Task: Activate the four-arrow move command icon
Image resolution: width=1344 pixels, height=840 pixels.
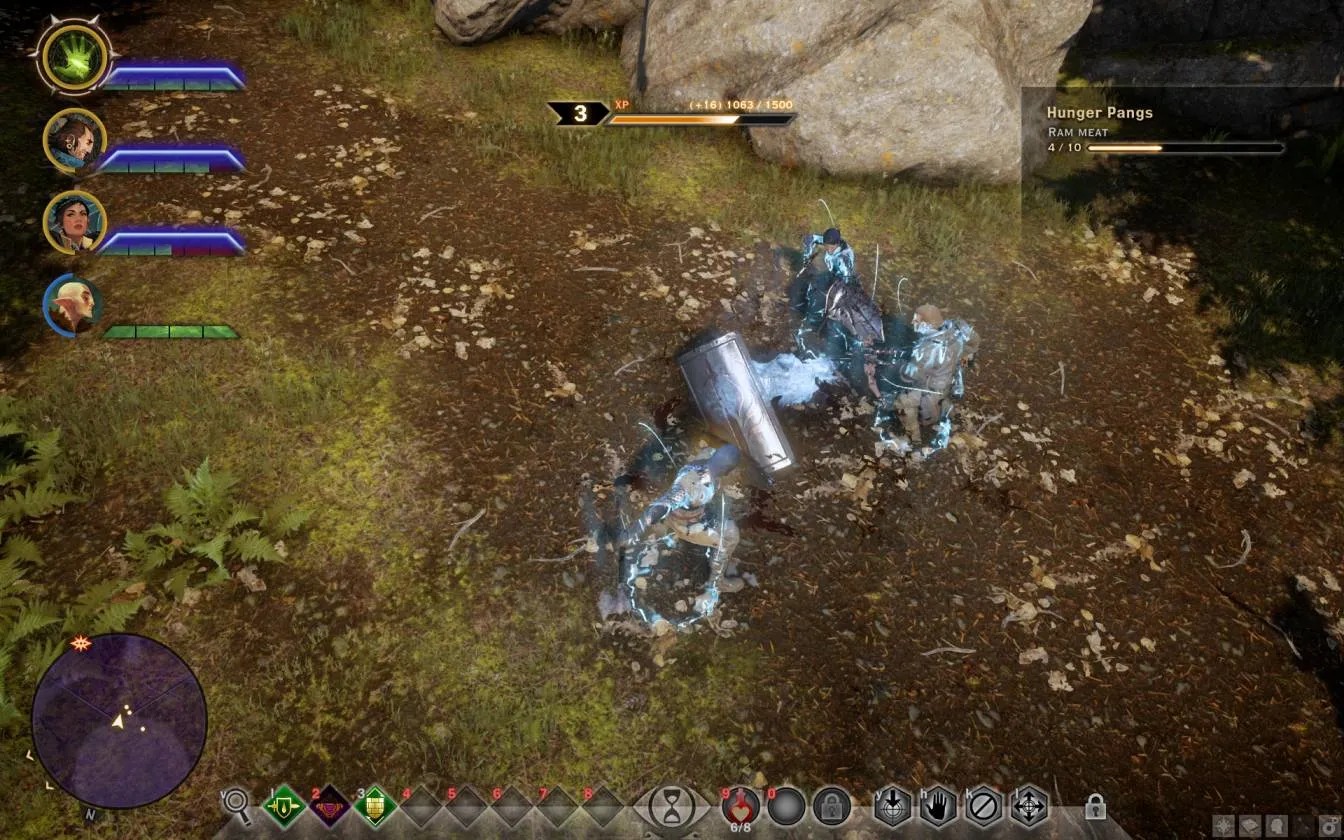Action: point(1029,805)
